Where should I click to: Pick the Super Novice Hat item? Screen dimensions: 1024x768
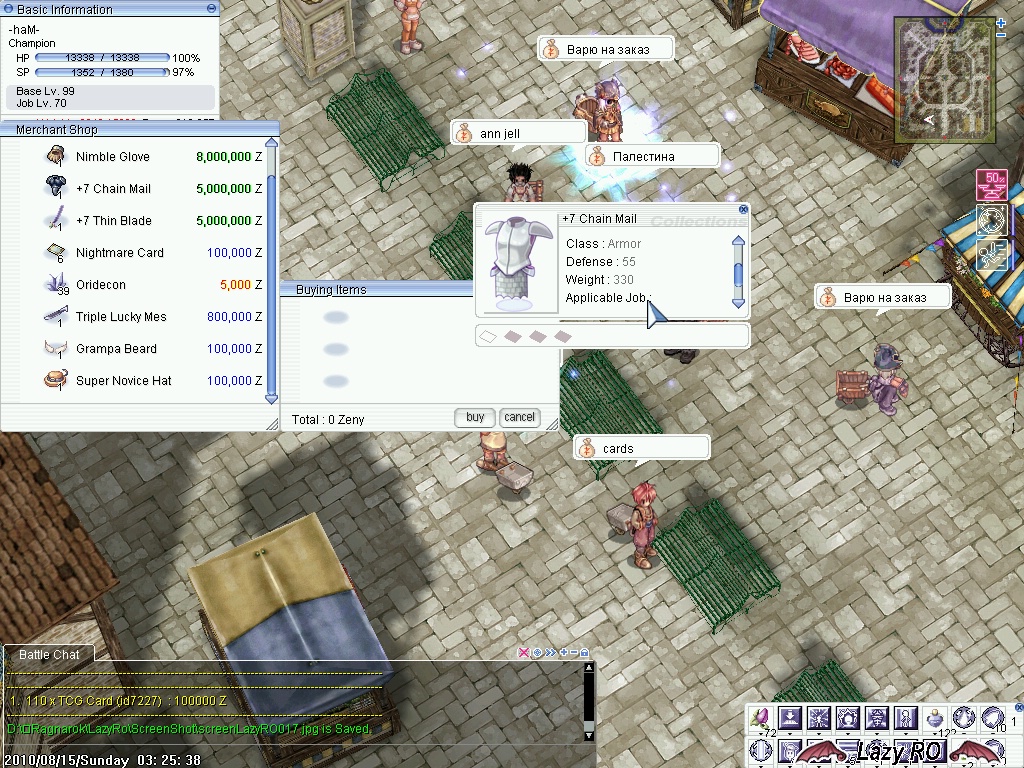(x=123, y=381)
